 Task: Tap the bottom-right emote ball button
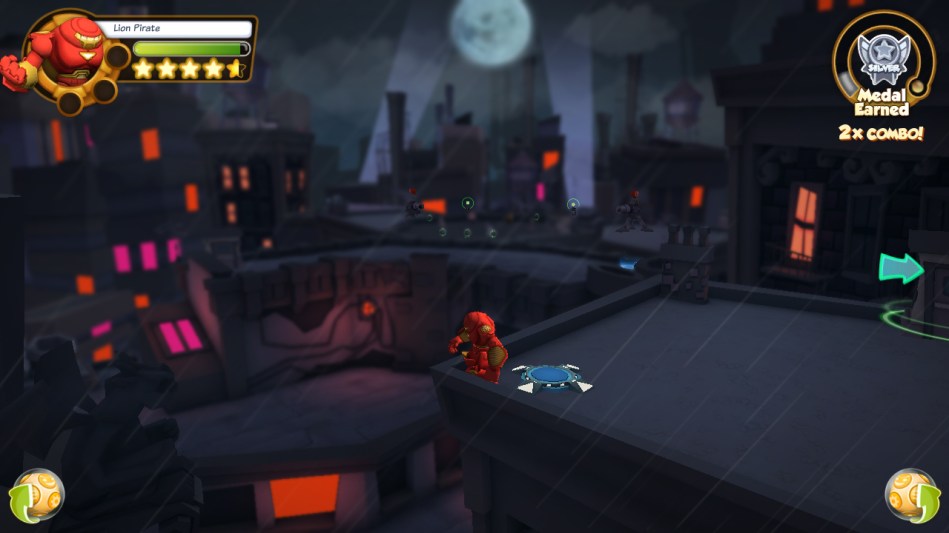coord(911,495)
